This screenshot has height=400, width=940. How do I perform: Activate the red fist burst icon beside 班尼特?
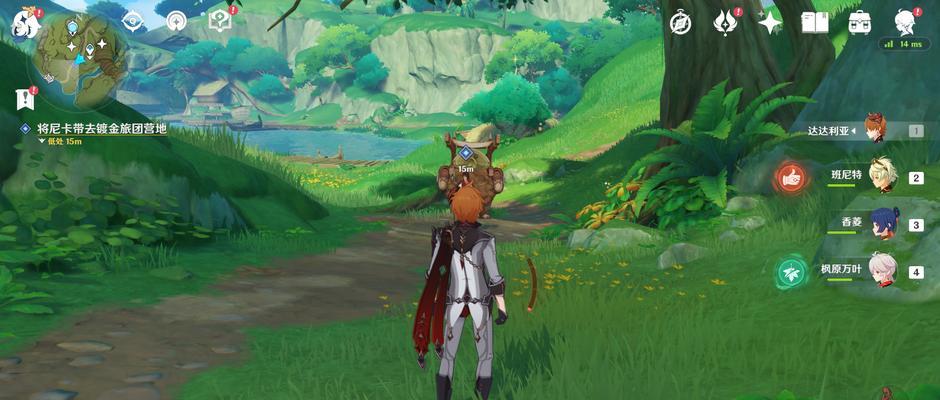coord(791,179)
